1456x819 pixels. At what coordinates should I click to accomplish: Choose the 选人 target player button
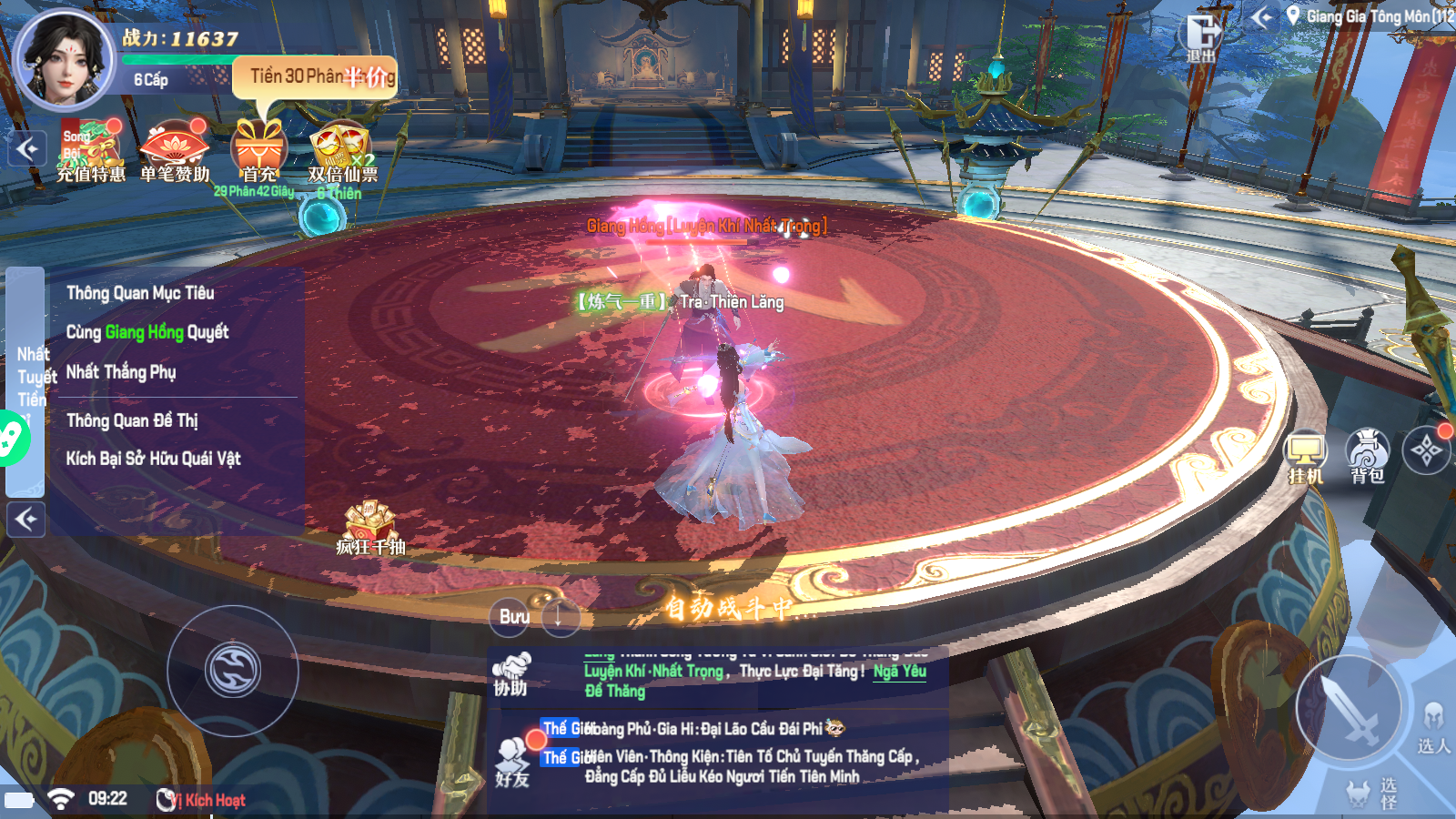click(1432, 728)
